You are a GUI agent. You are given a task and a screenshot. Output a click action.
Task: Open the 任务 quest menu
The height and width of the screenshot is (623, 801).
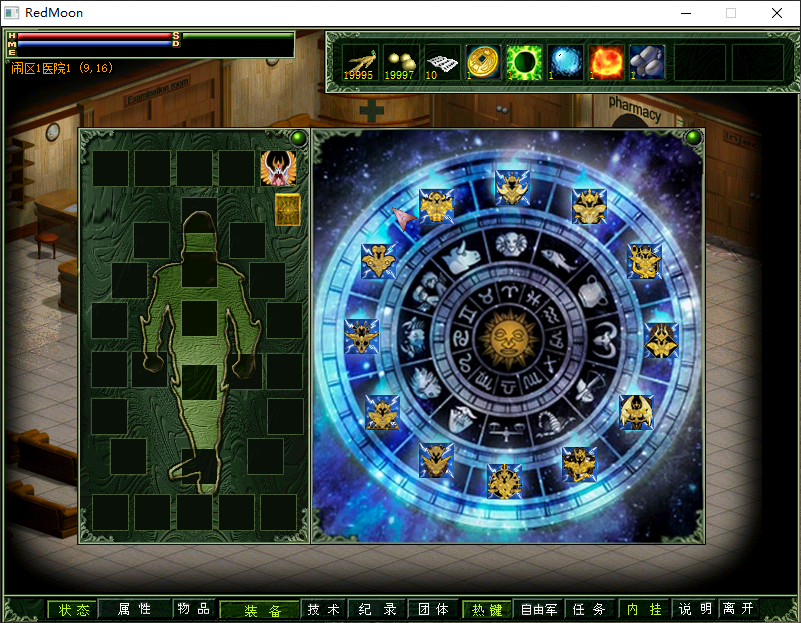tap(590, 609)
